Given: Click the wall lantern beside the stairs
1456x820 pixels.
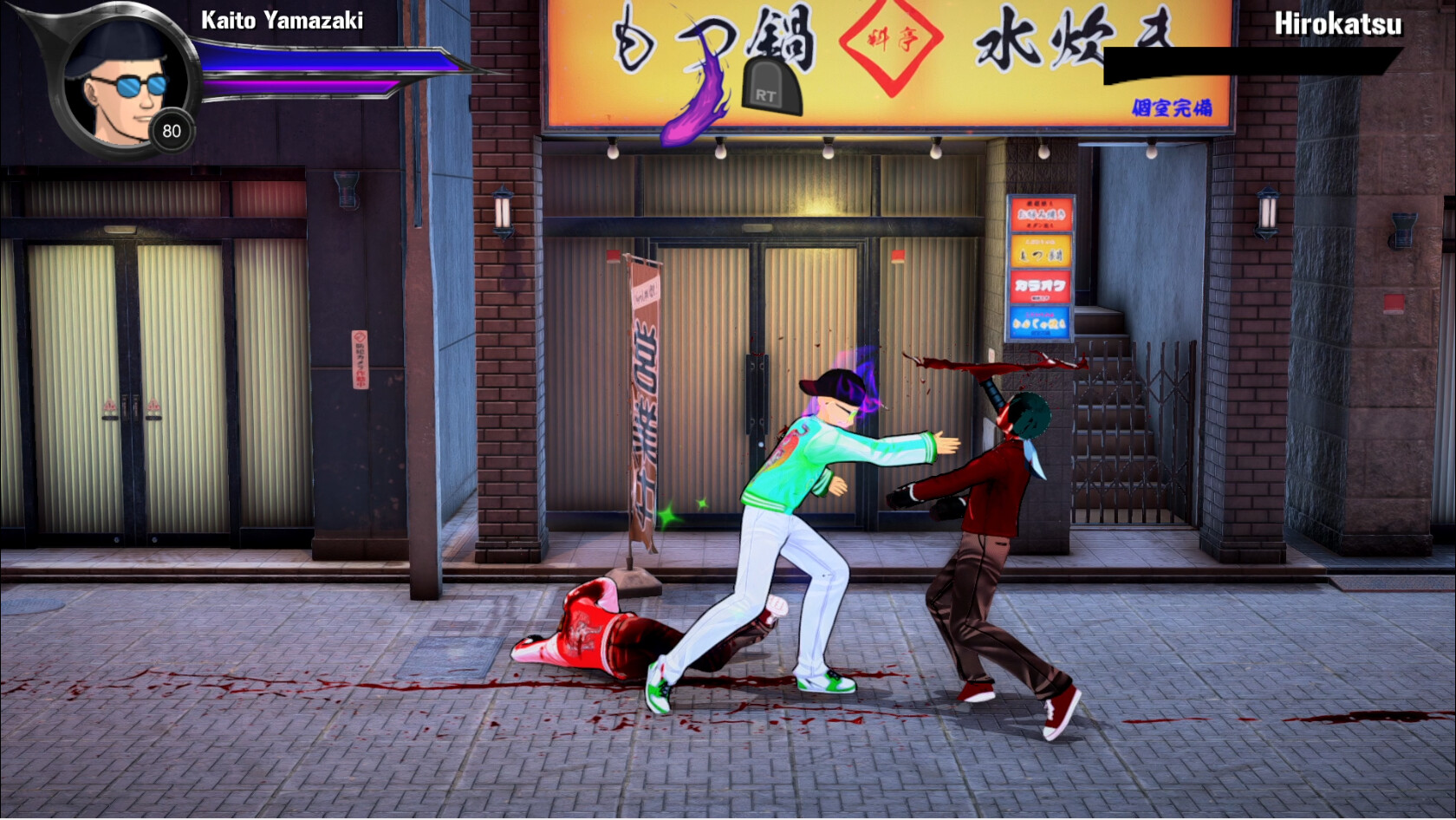Looking at the screenshot, I should coord(1266,212).
